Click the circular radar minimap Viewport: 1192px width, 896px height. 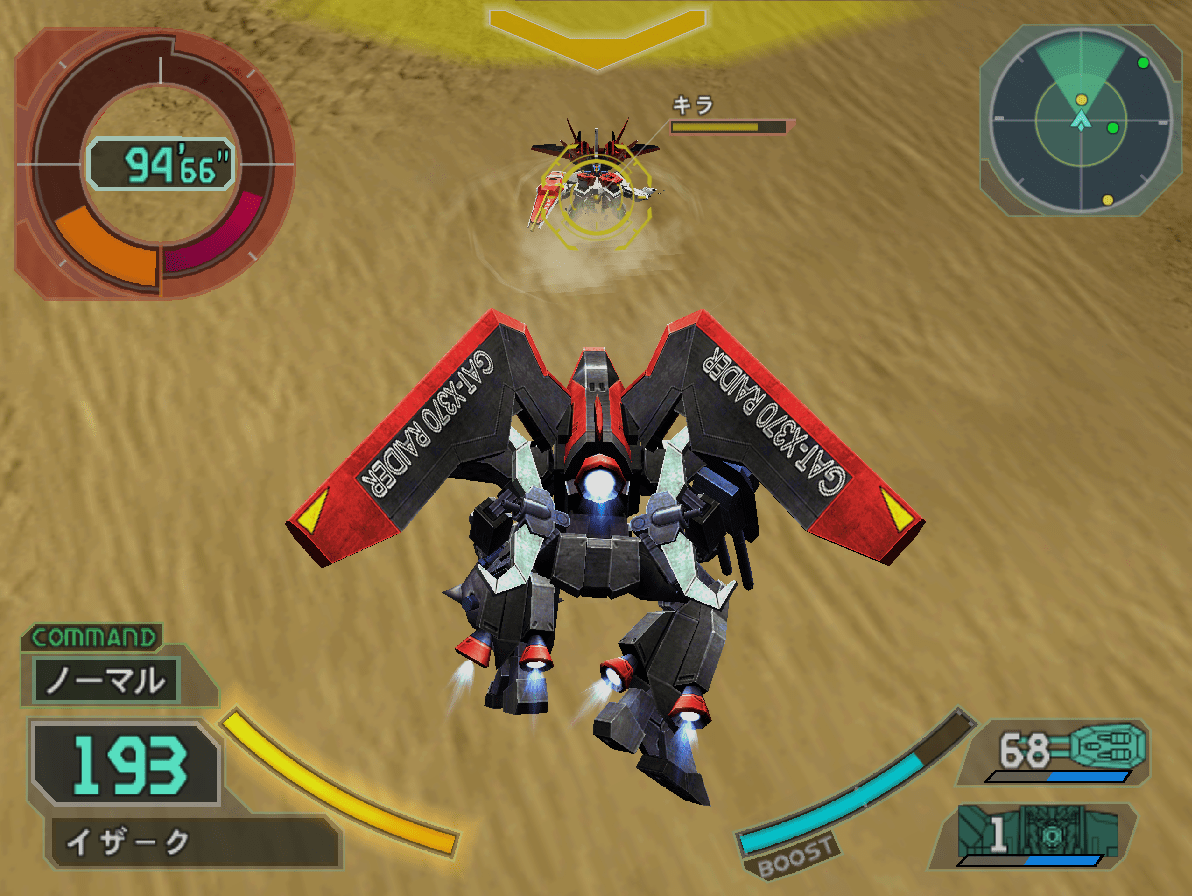[x=1080, y=120]
